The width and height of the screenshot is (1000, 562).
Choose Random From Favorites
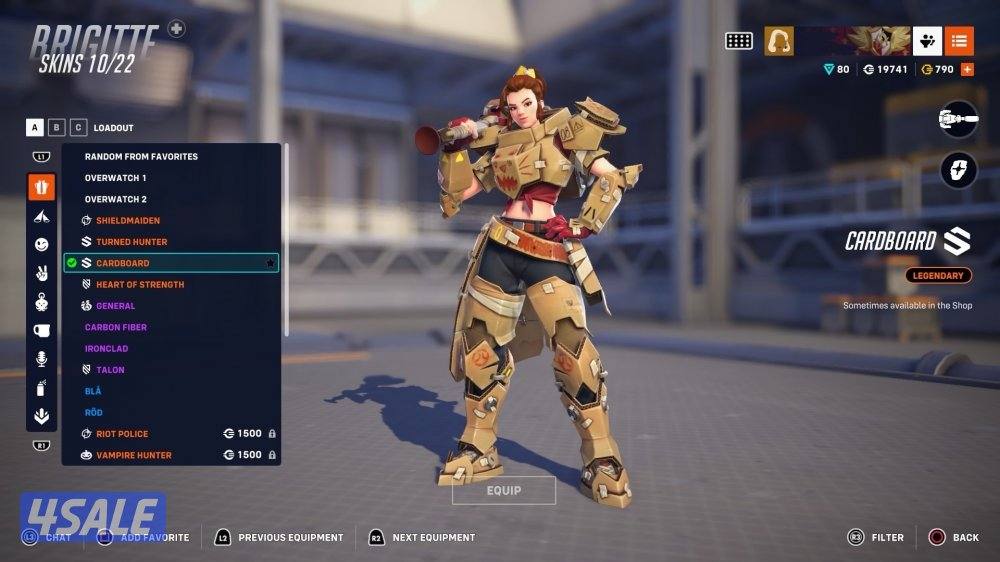click(141, 156)
